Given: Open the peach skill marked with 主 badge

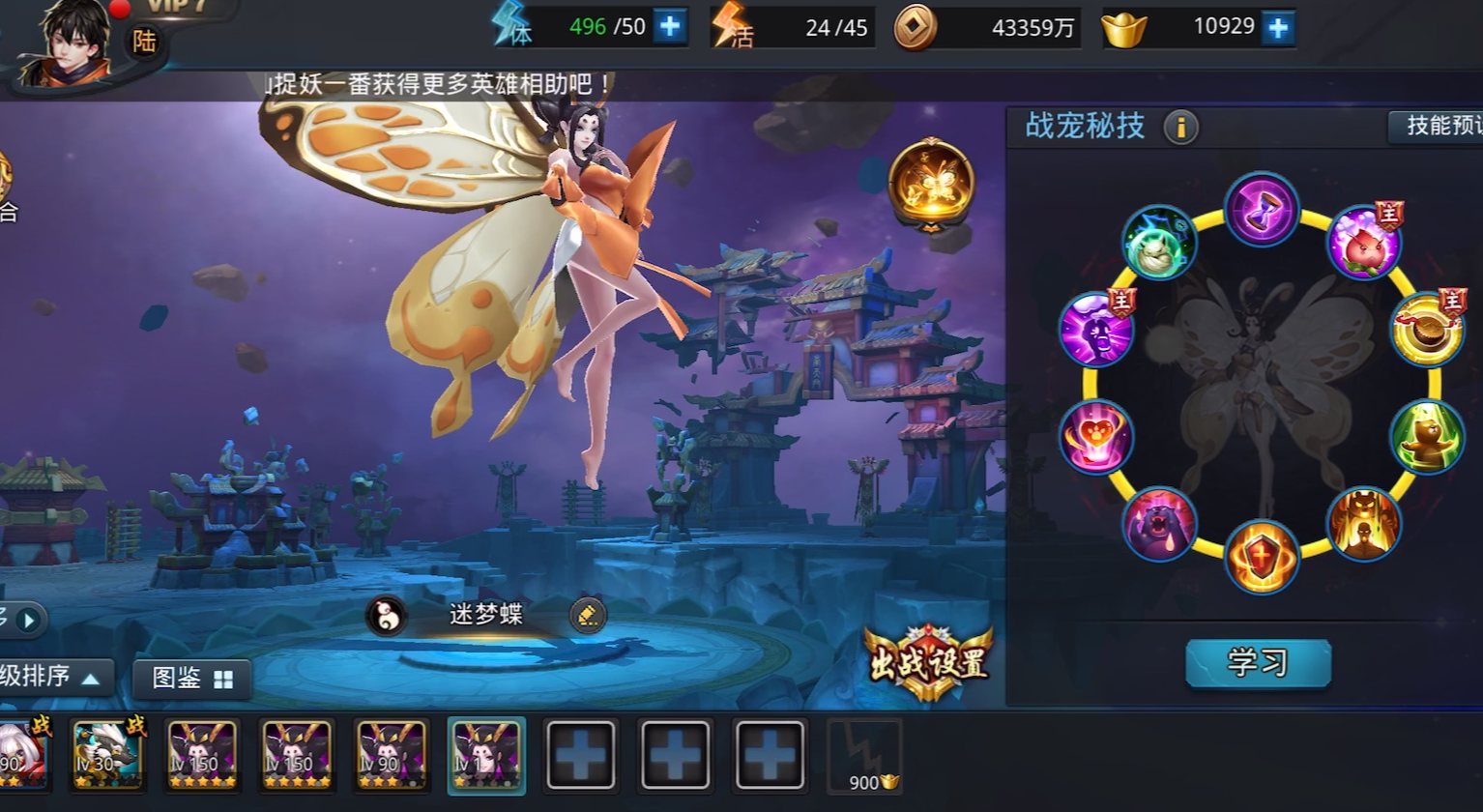Looking at the screenshot, I should (1366, 245).
